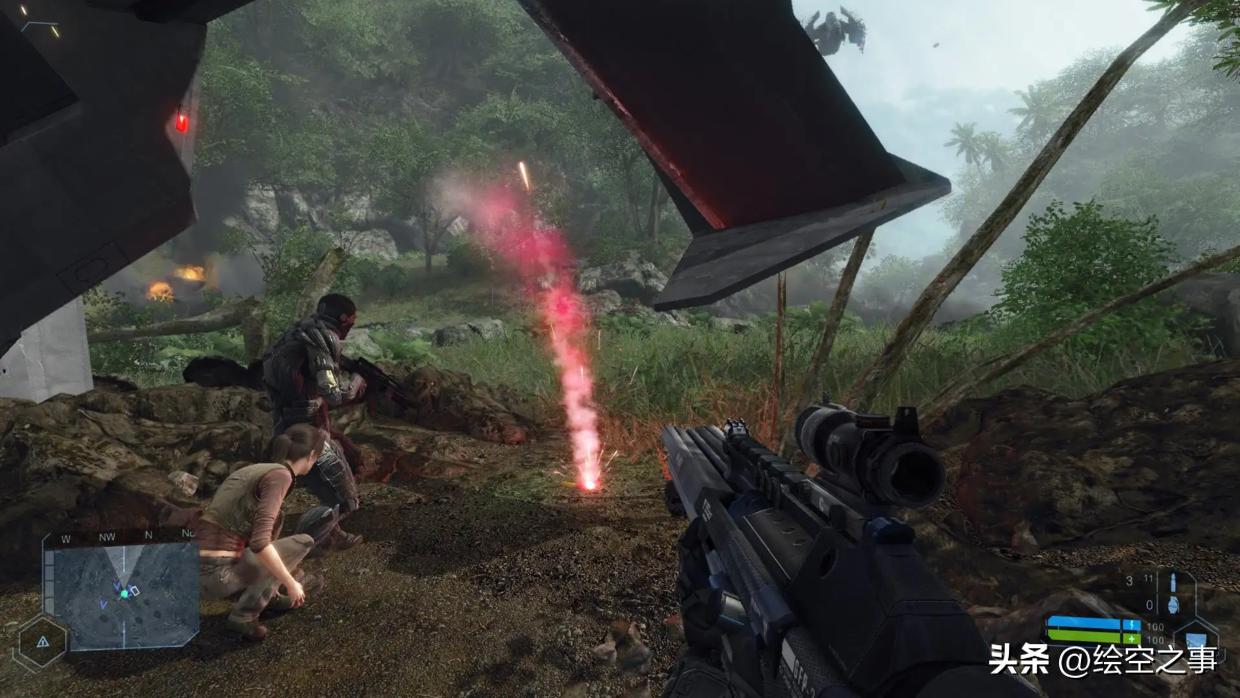The width and height of the screenshot is (1240, 698).
Task: Select the grenade icon
Action: click(1175, 606)
